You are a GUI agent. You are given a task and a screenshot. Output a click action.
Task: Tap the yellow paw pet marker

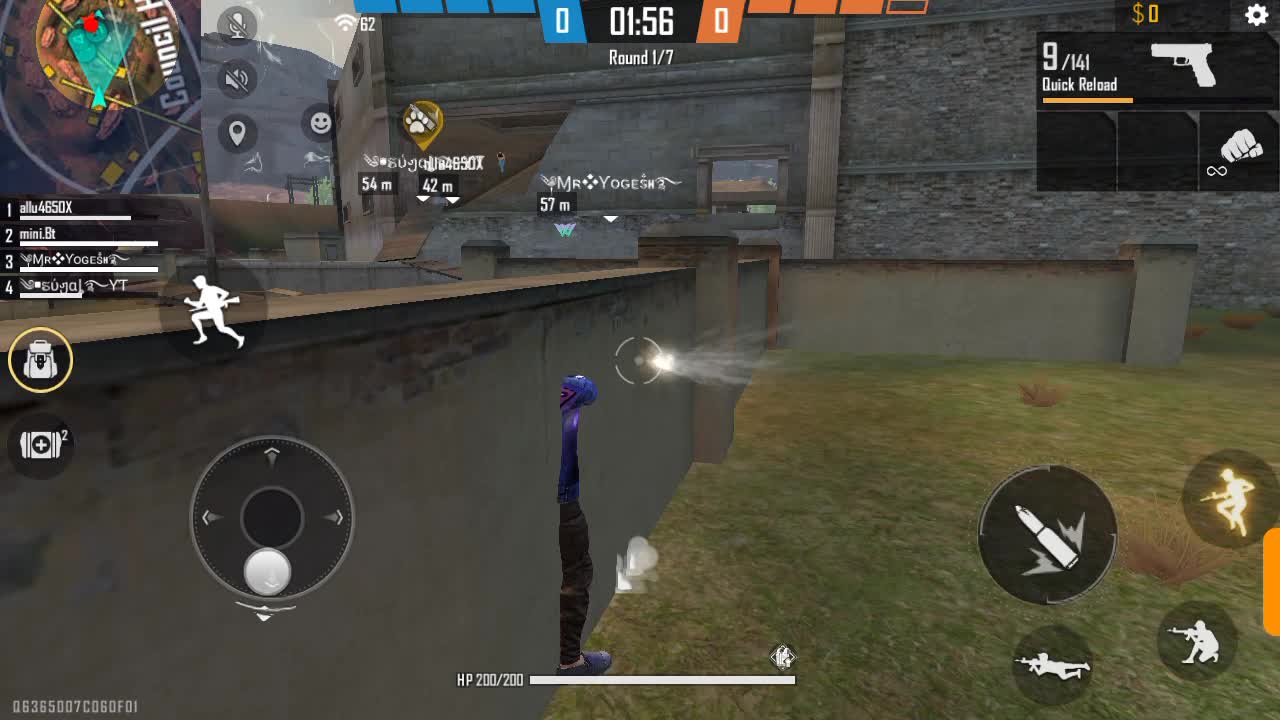[422, 122]
